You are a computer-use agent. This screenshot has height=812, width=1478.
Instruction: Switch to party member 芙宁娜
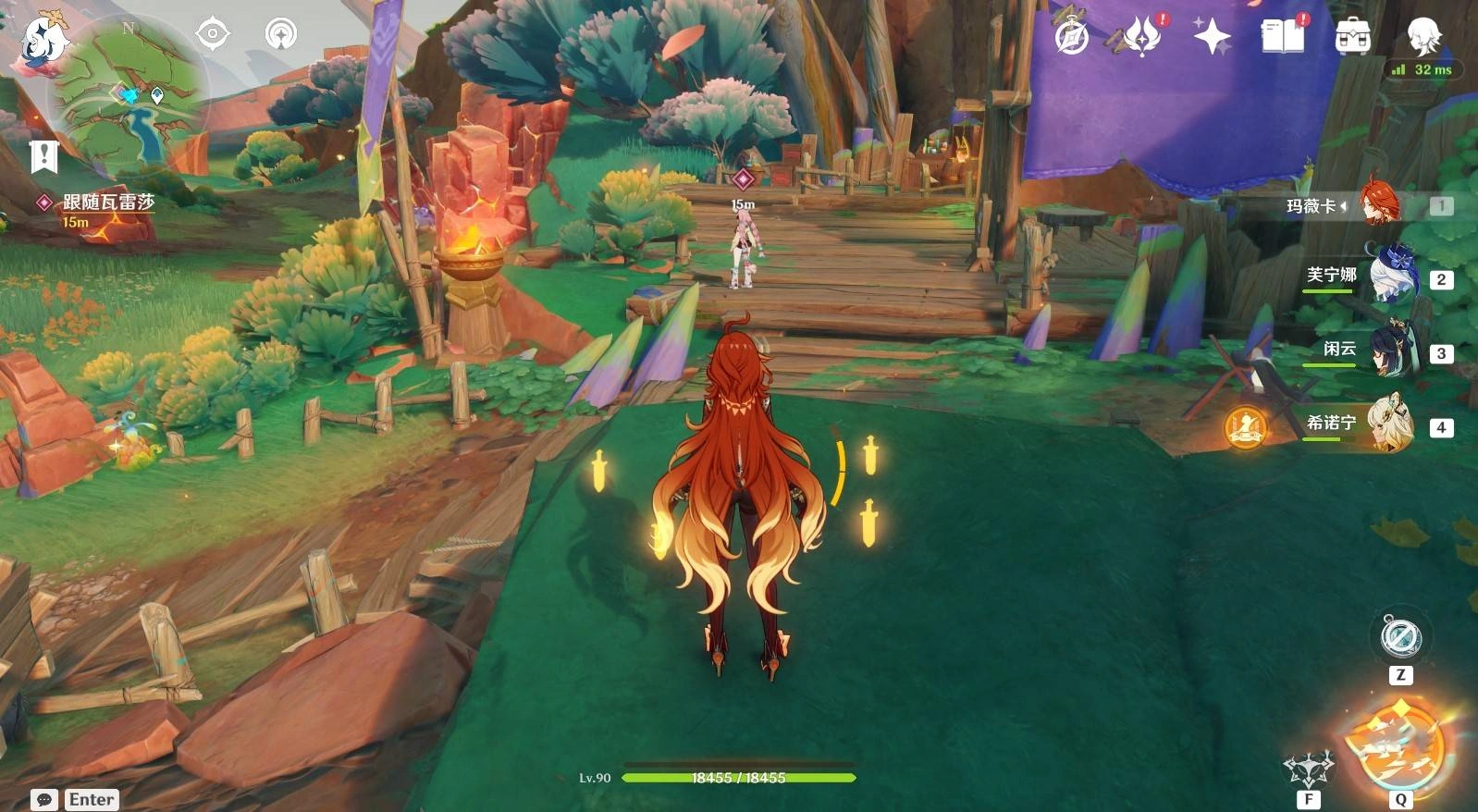pos(1389,277)
